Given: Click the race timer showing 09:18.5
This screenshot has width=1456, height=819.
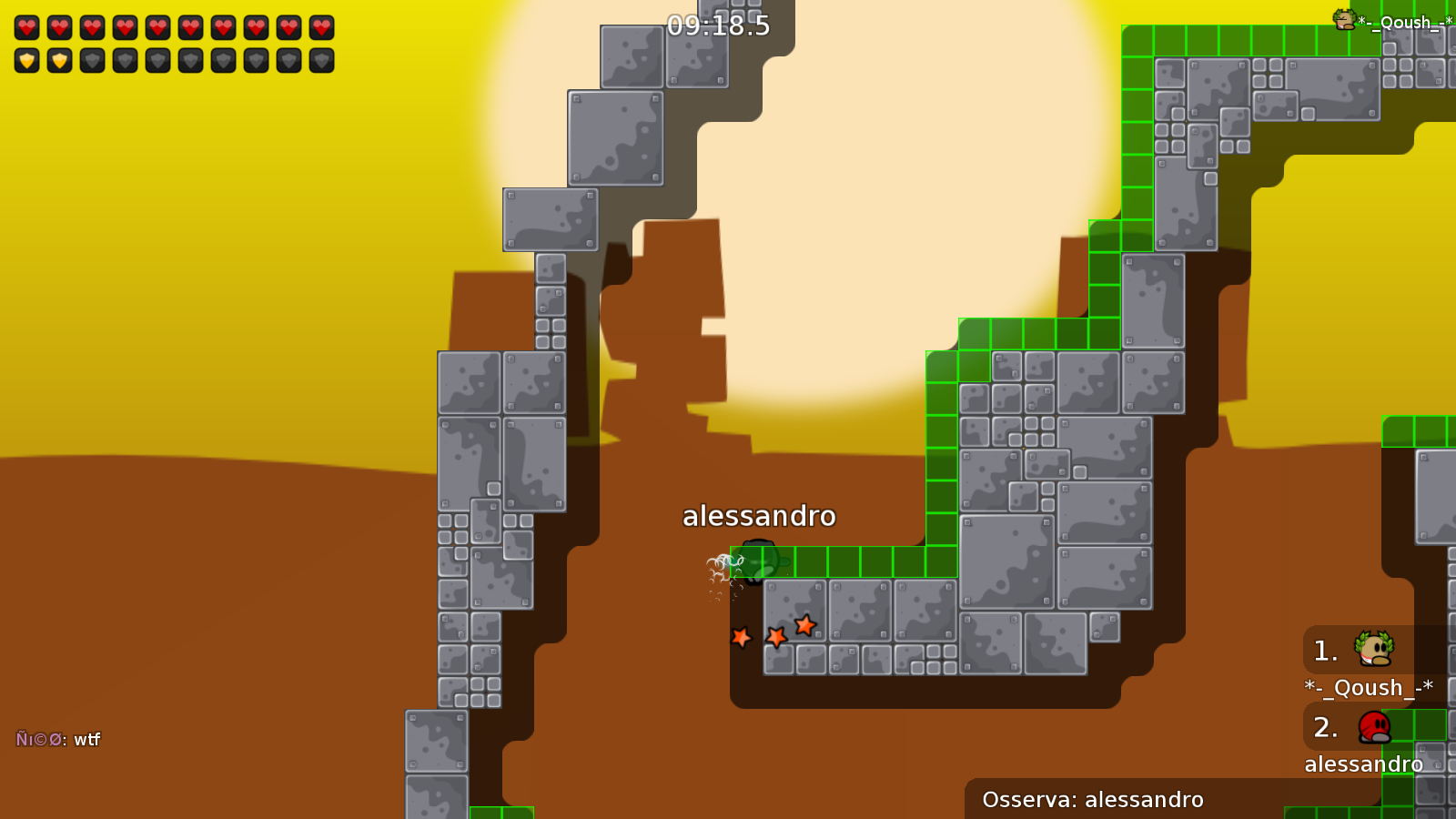Looking at the screenshot, I should pos(717,26).
